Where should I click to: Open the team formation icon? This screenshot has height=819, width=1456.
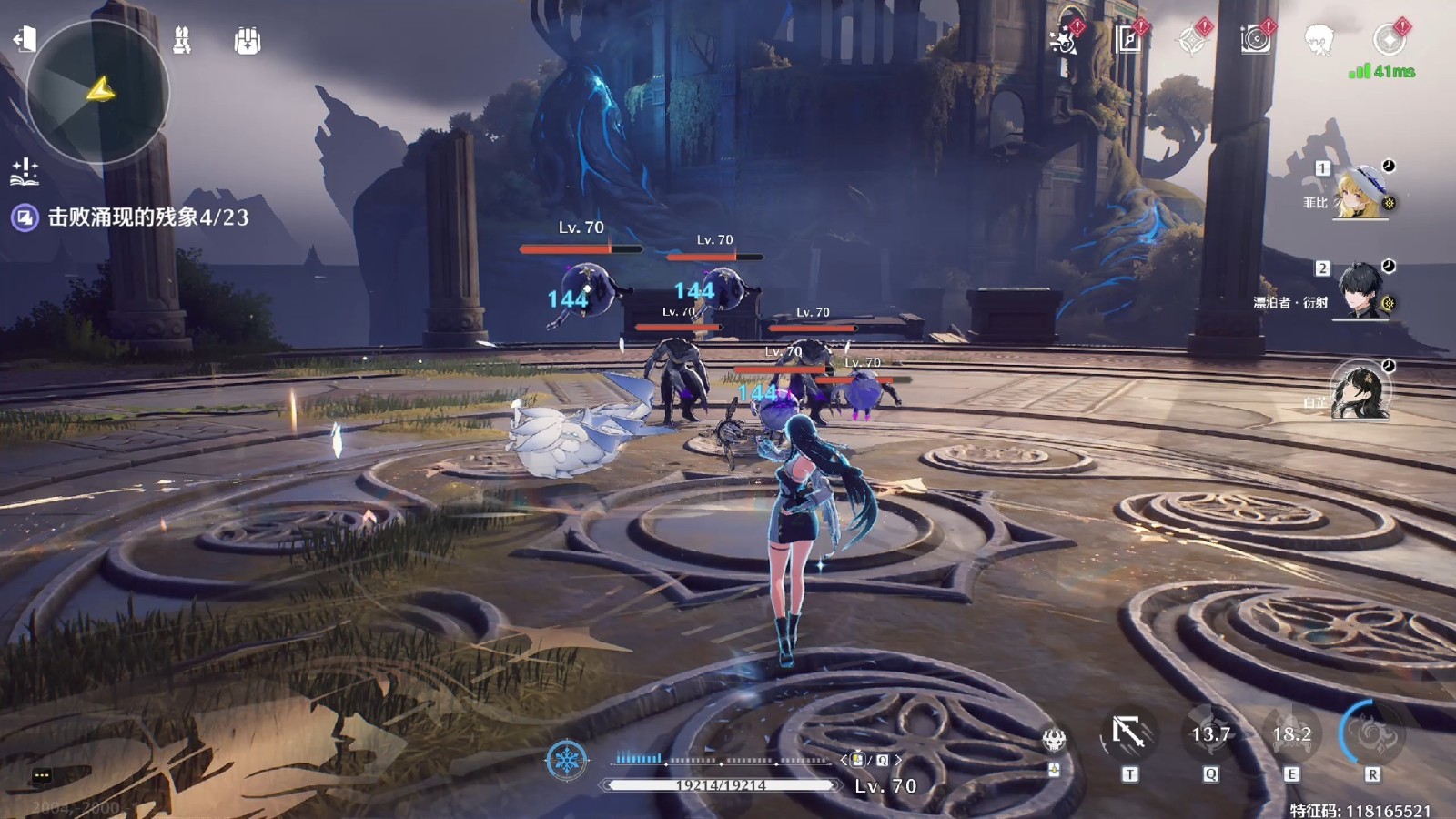pyautogui.click(x=182, y=40)
